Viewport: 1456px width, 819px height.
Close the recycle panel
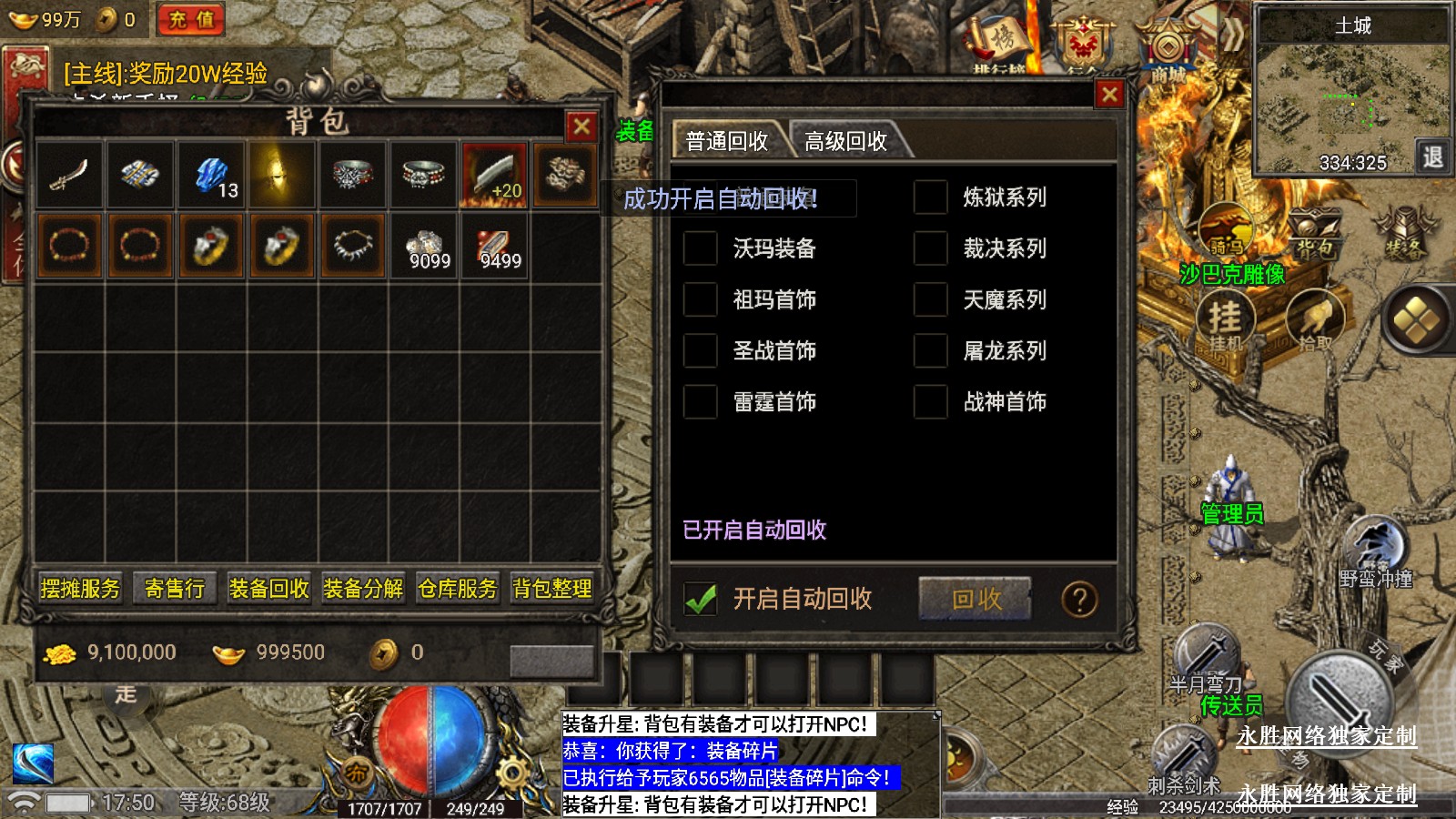1109,94
